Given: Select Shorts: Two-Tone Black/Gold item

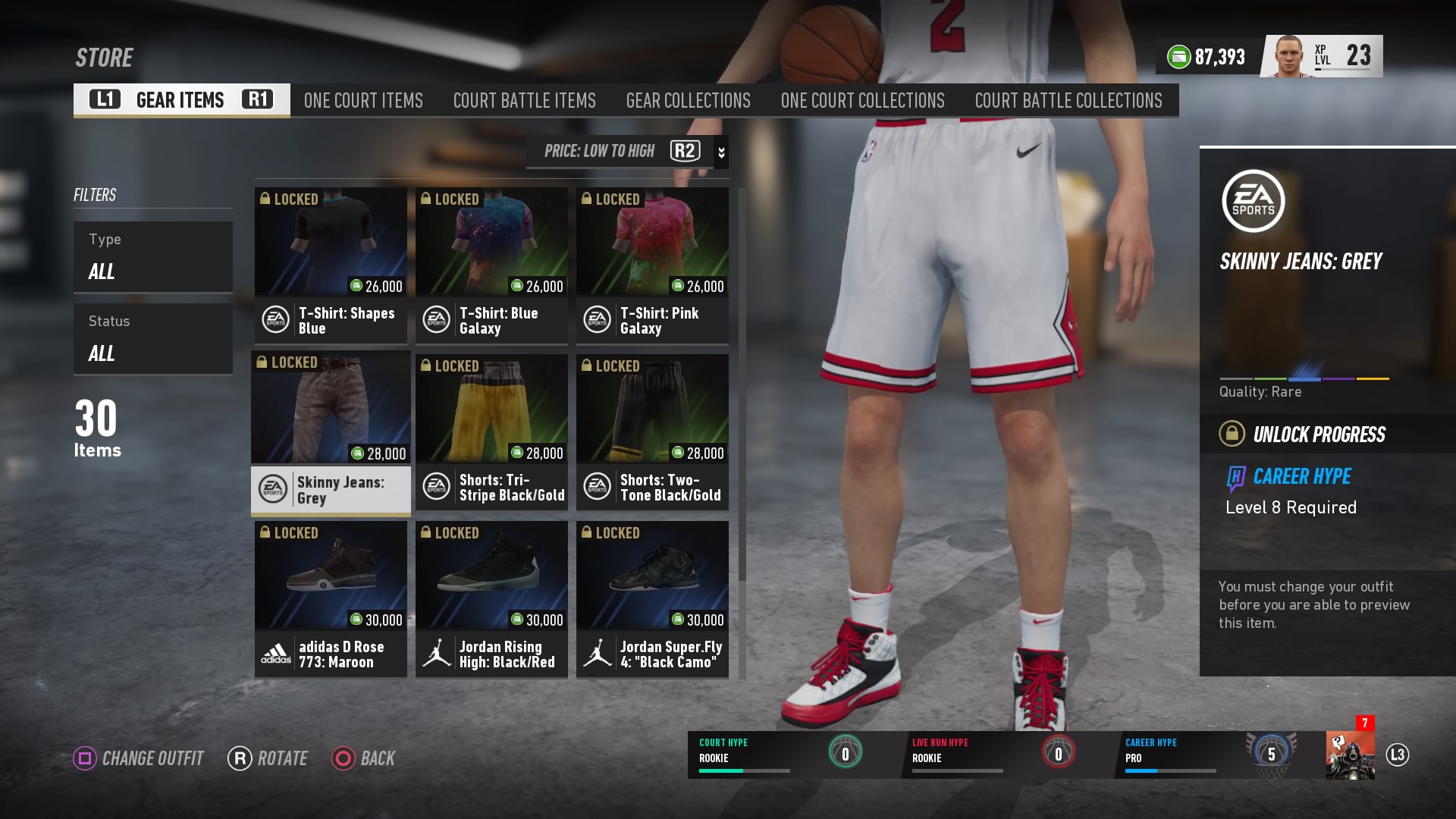Looking at the screenshot, I should pyautogui.click(x=652, y=433).
